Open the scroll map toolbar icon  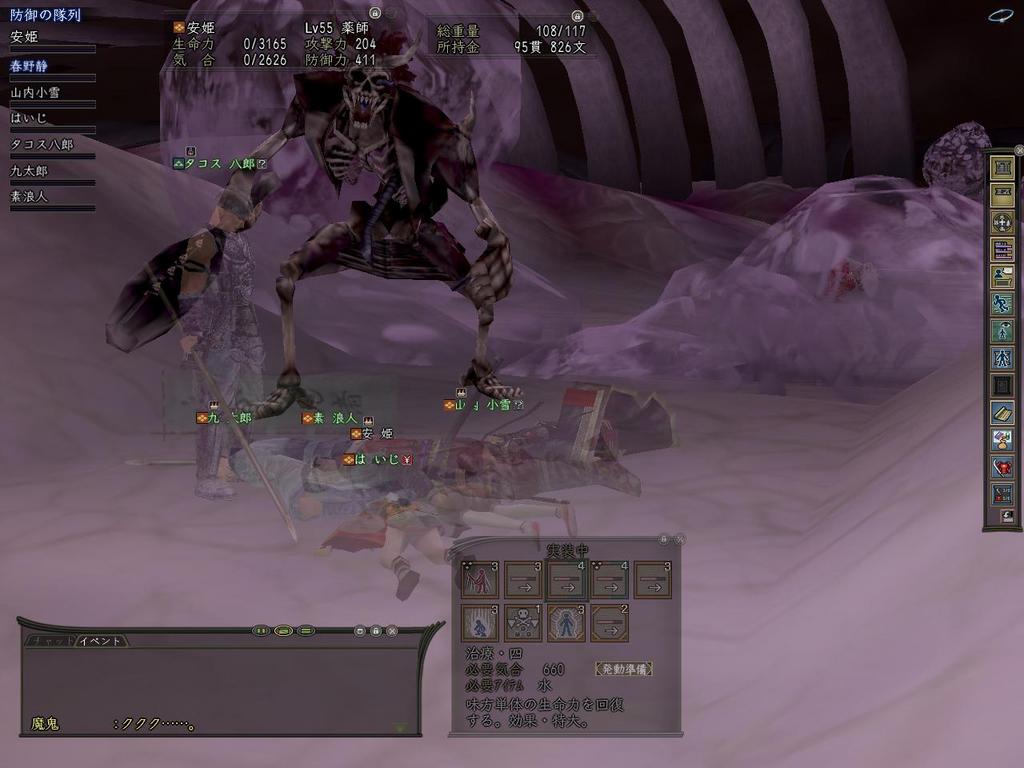coord(1002,411)
